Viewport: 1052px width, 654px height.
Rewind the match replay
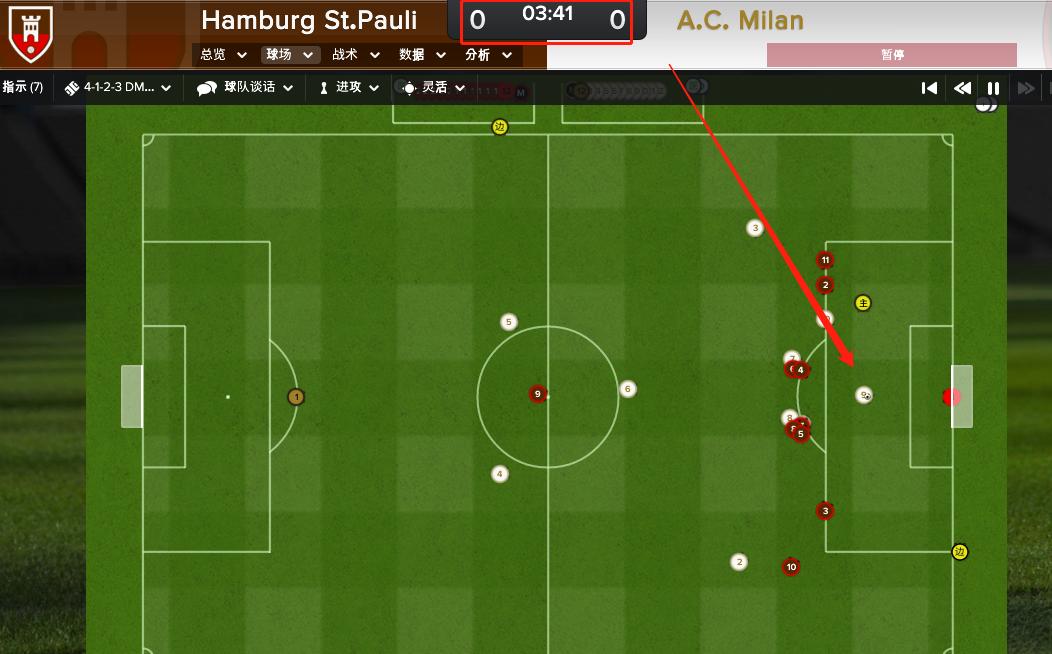coord(962,88)
